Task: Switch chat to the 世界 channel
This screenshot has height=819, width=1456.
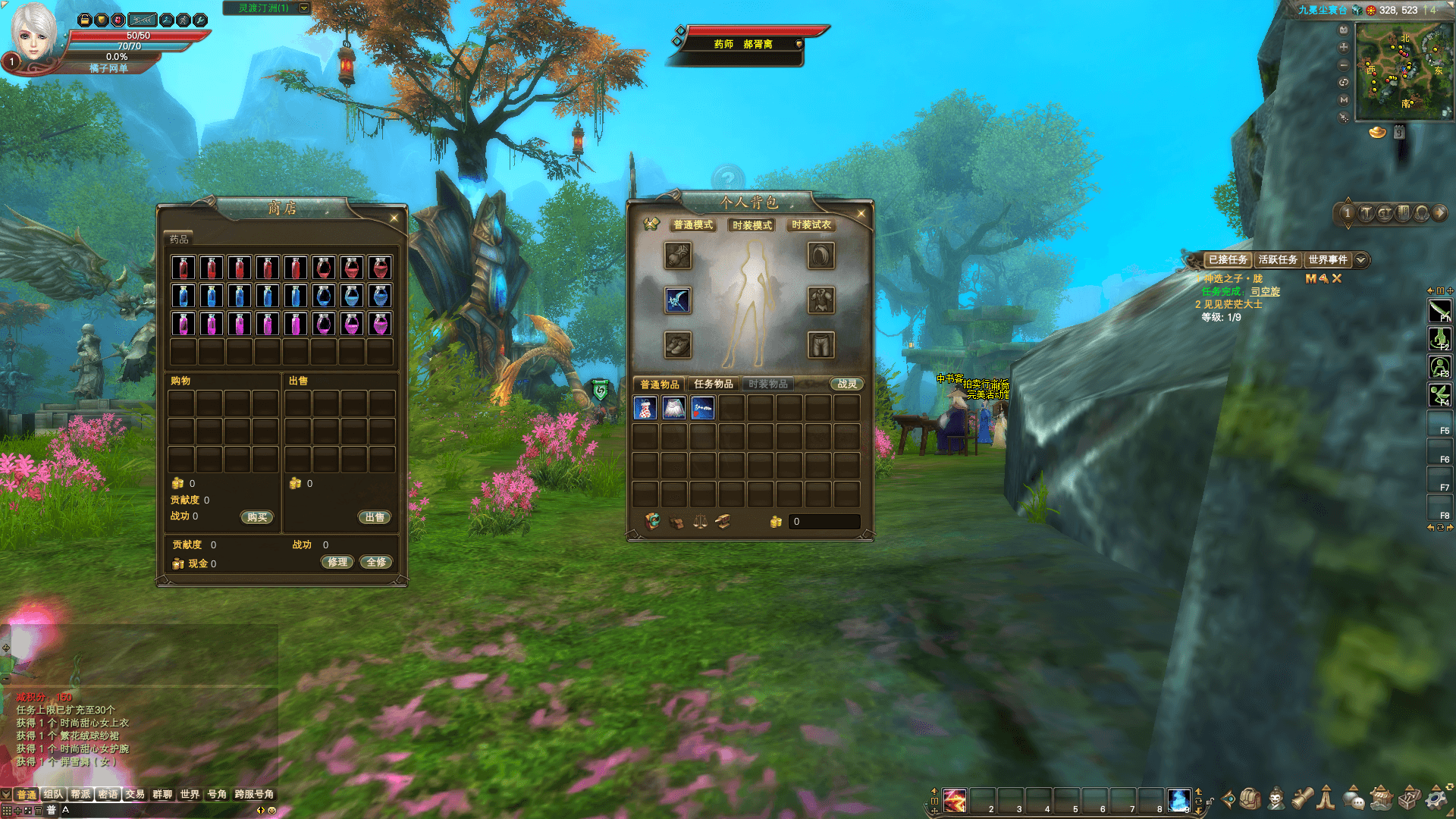Action: (190, 795)
